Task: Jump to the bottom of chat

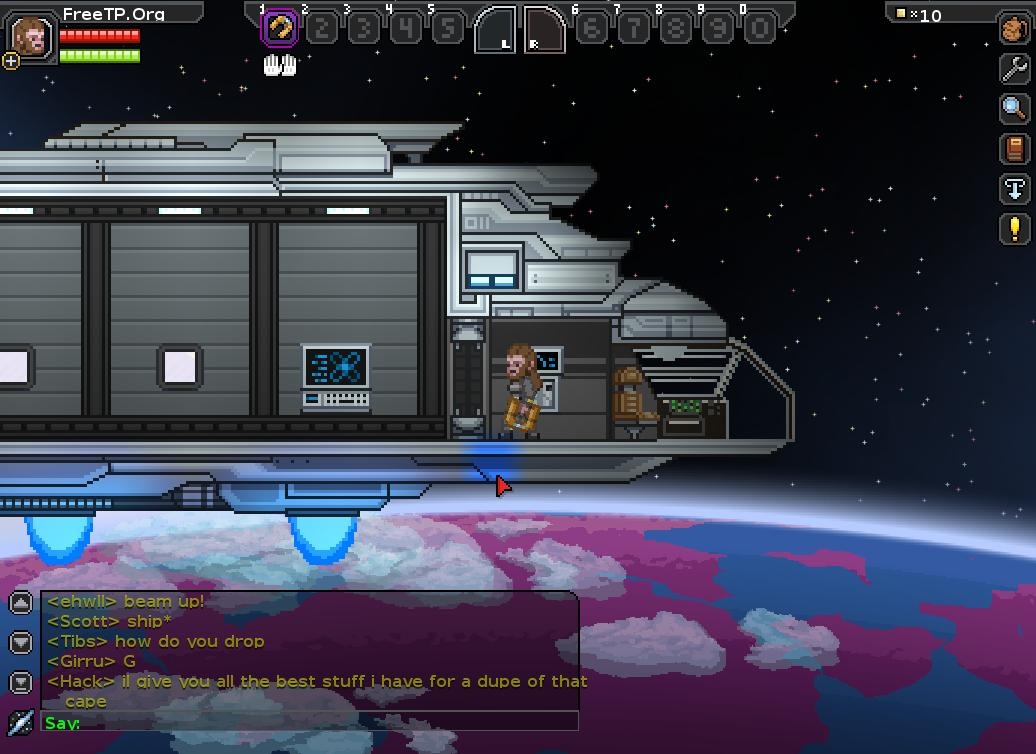Action: [x=21, y=682]
